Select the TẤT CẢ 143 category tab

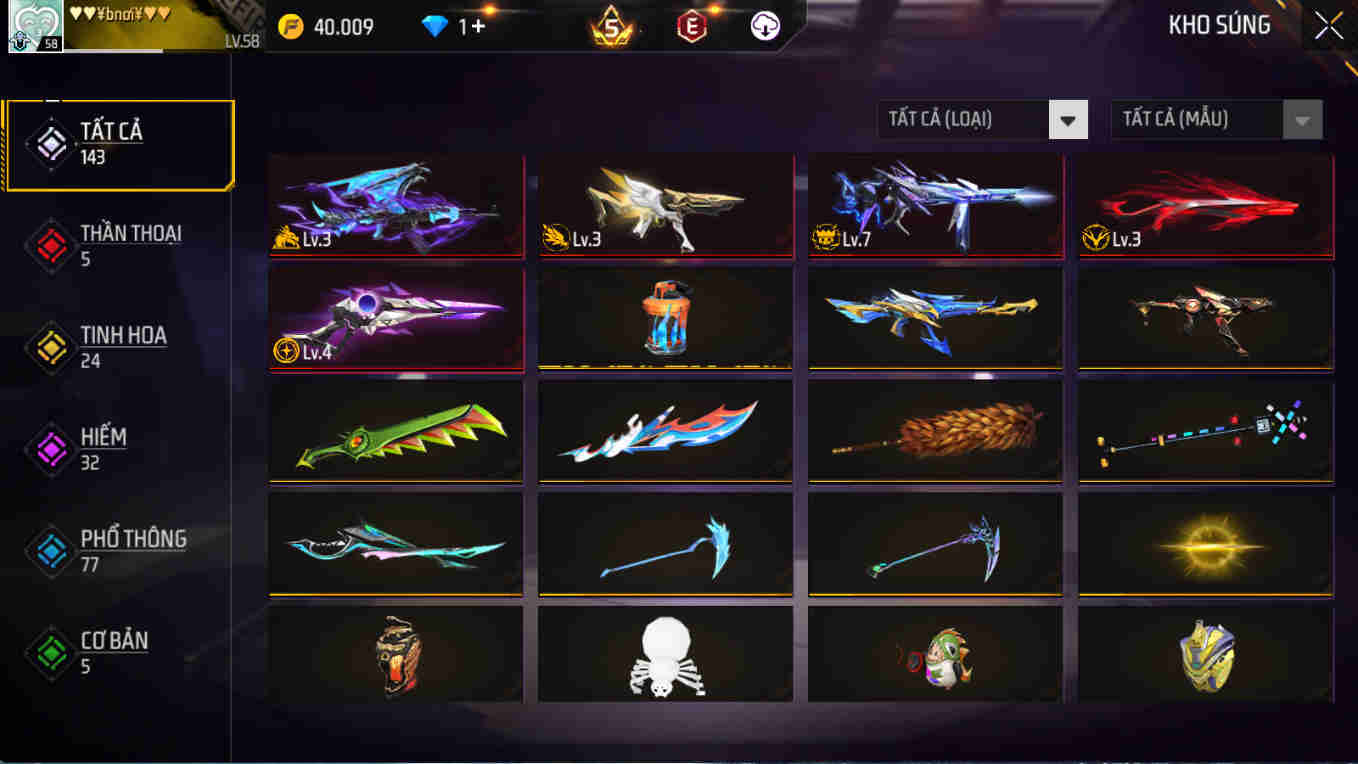click(x=120, y=142)
